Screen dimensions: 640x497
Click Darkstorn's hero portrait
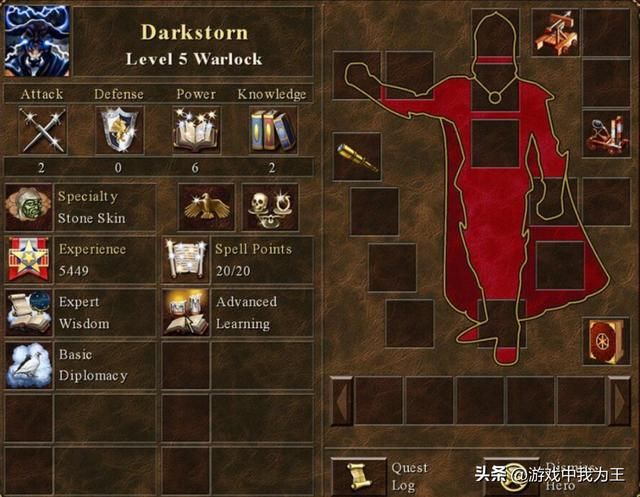pos(37,40)
